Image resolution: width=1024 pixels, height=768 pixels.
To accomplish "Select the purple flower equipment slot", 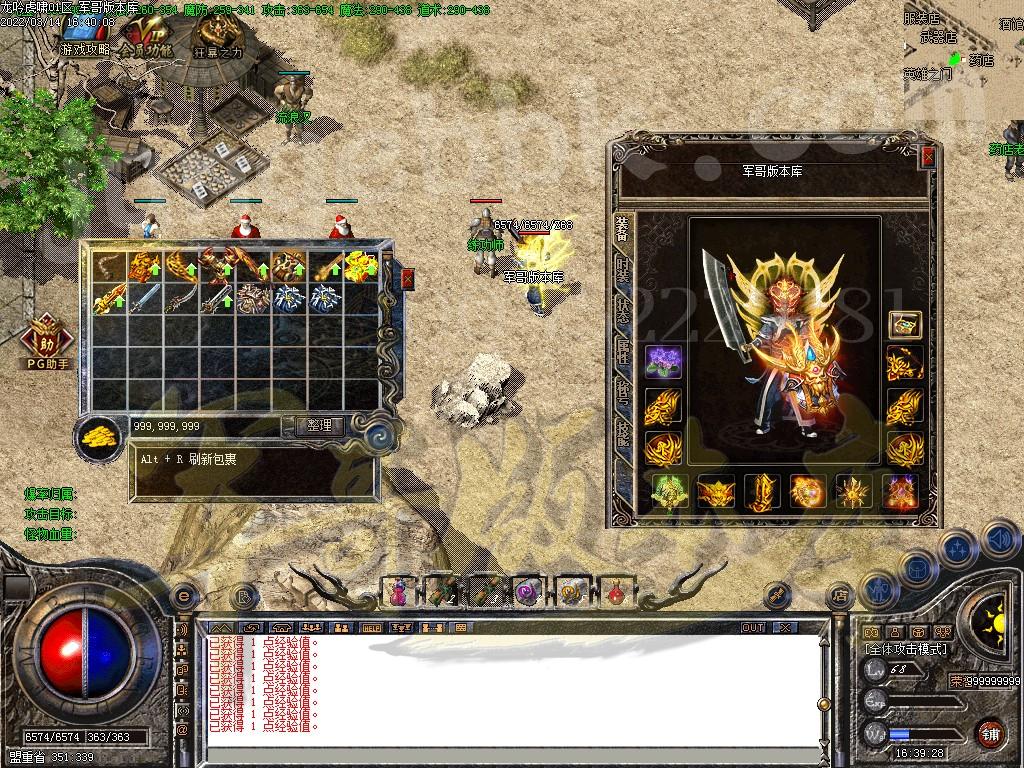I will (662, 364).
